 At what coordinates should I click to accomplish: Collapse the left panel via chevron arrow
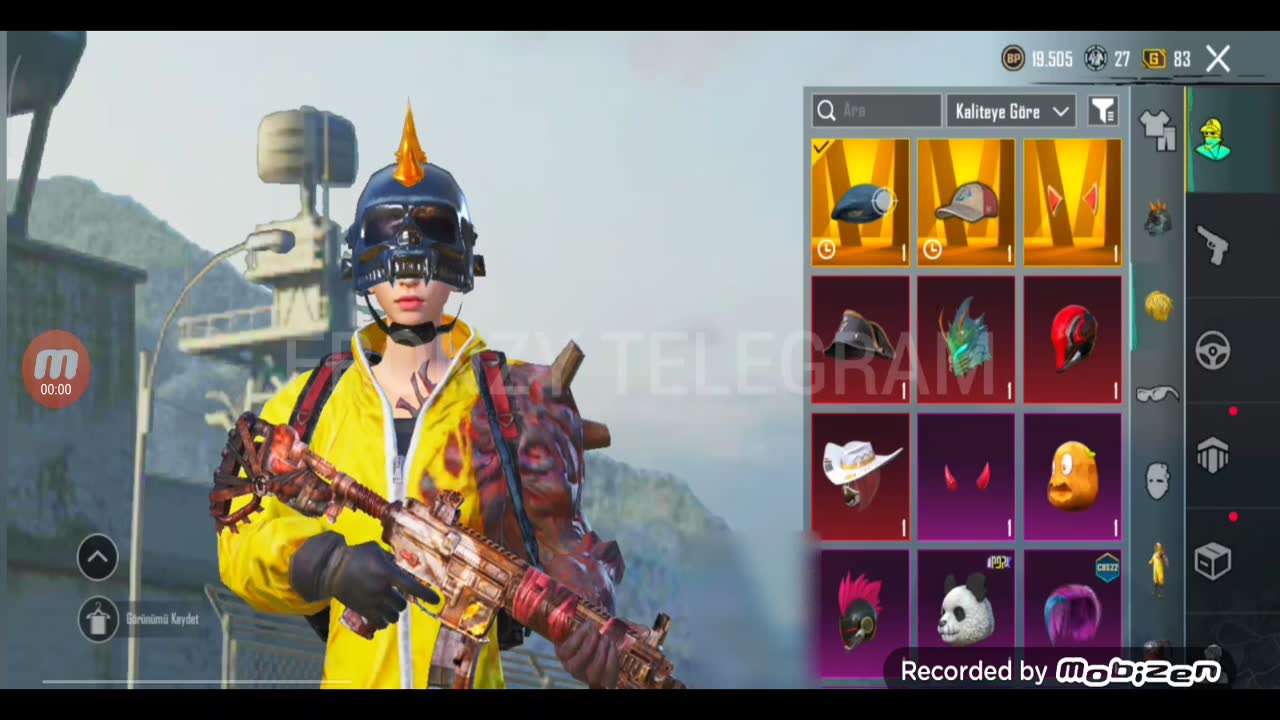click(x=97, y=557)
